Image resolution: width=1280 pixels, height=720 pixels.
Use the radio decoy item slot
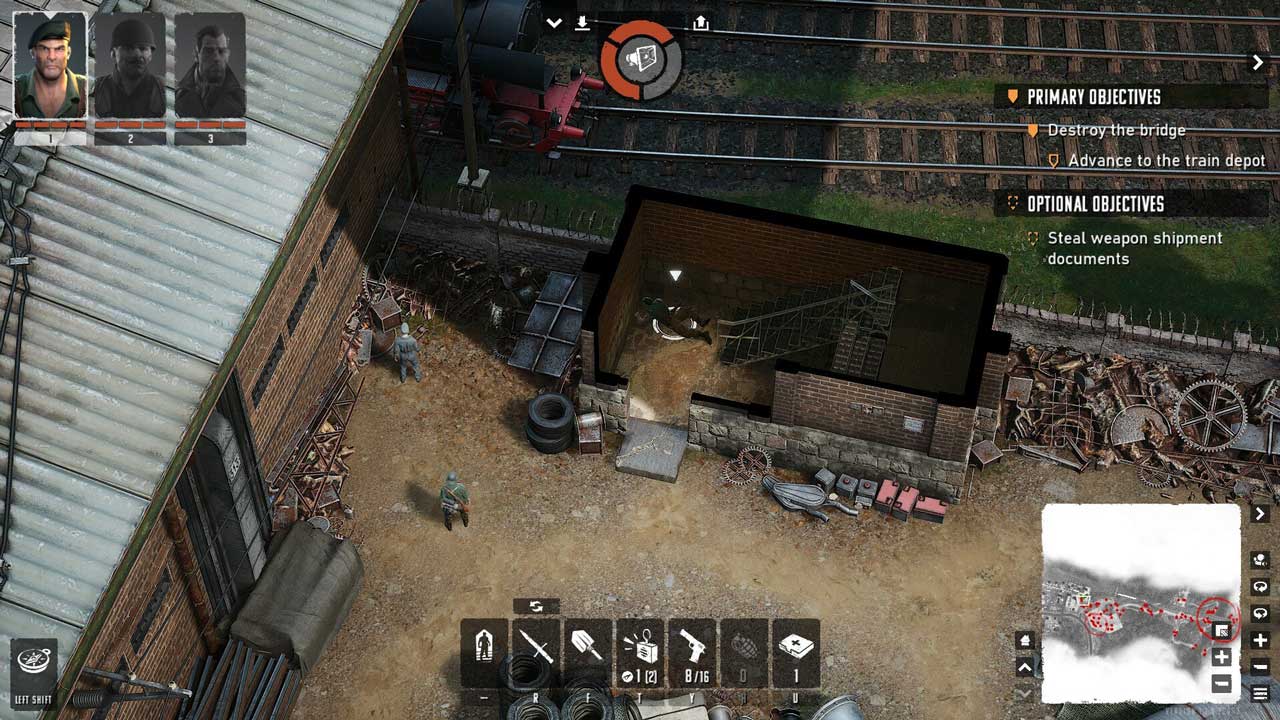pos(639,652)
